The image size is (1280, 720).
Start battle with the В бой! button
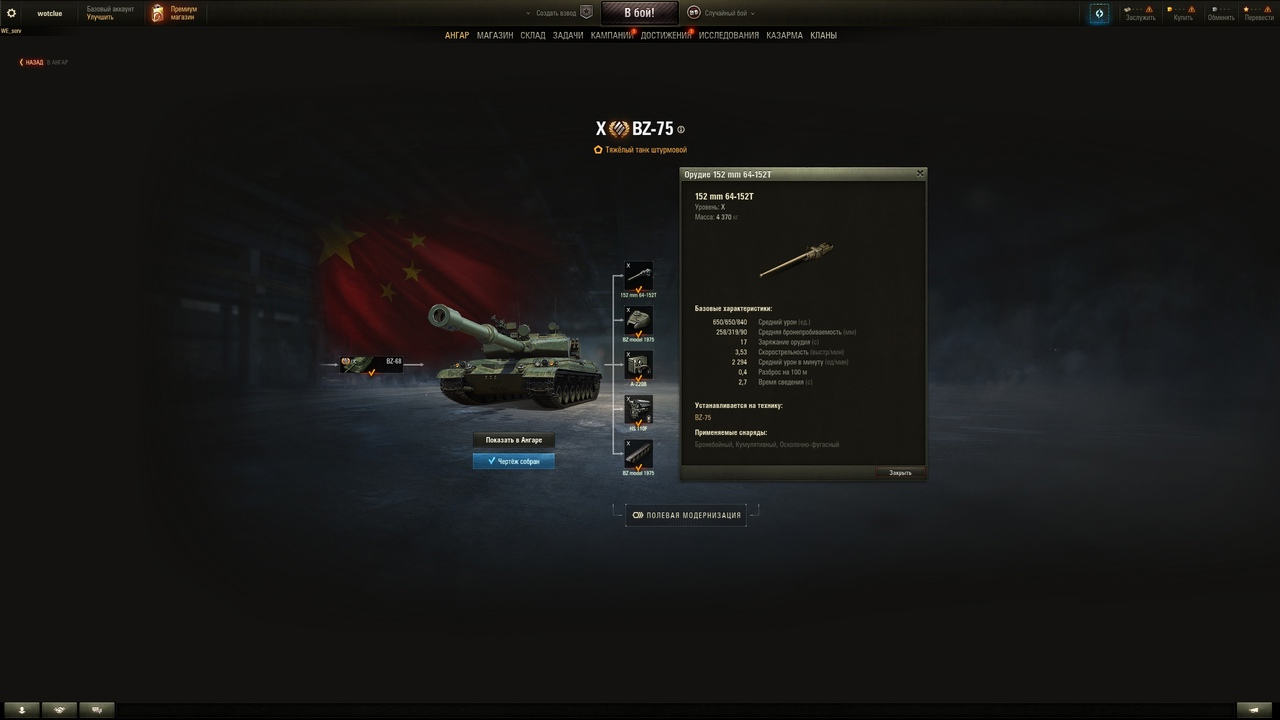point(639,13)
